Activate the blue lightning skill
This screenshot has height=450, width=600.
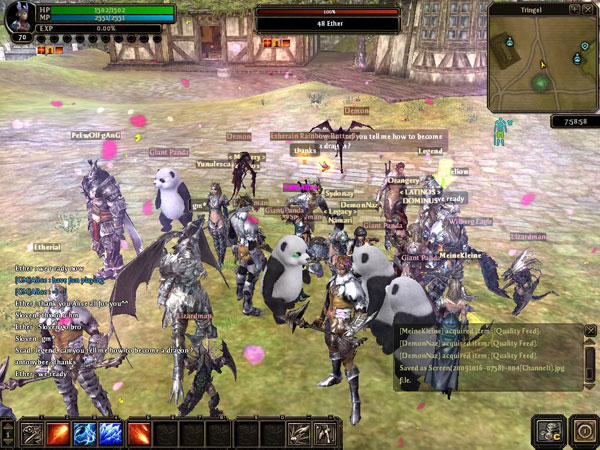tap(85, 434)
